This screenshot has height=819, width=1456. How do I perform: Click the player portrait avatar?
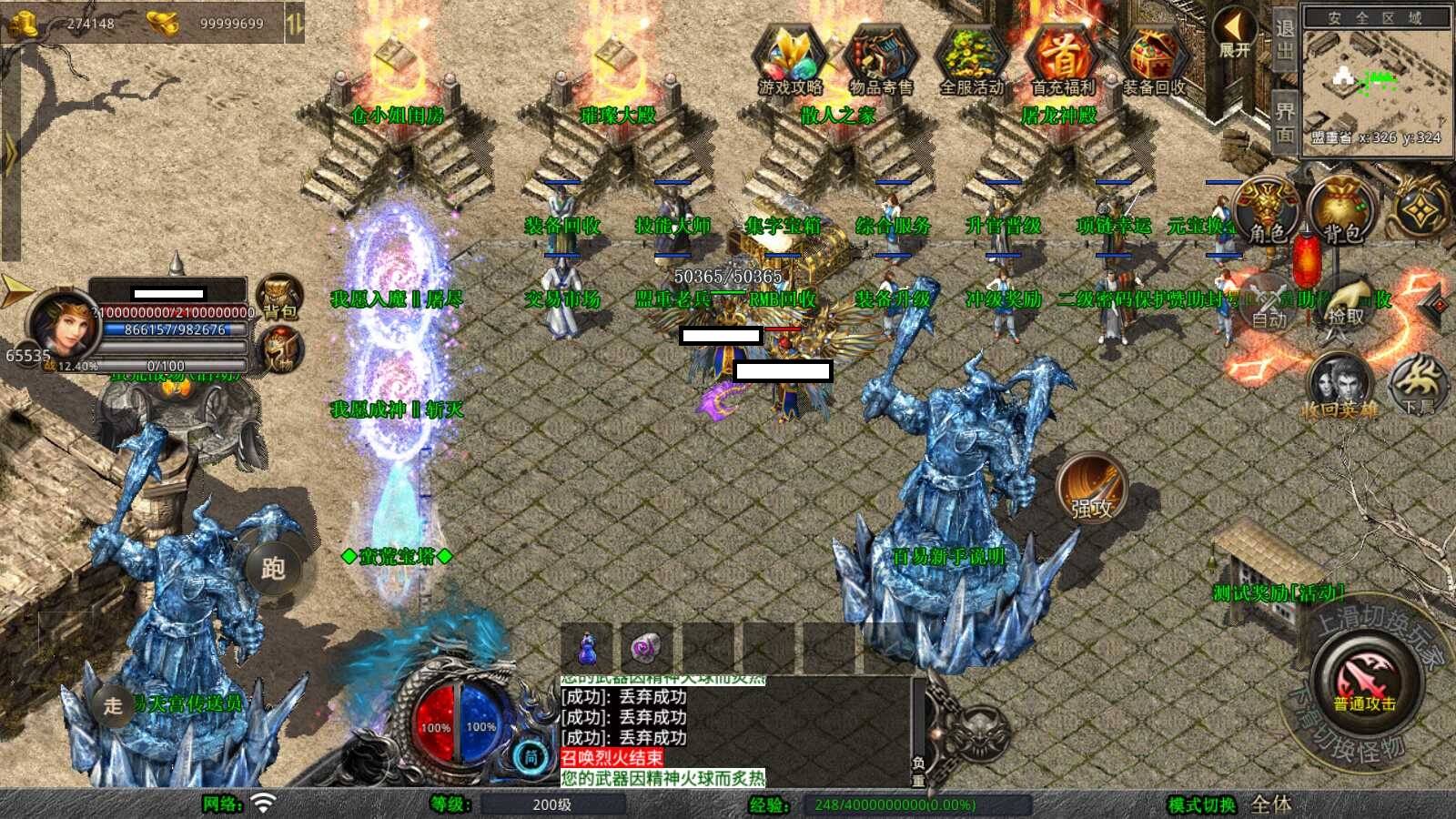click(62, 323)
